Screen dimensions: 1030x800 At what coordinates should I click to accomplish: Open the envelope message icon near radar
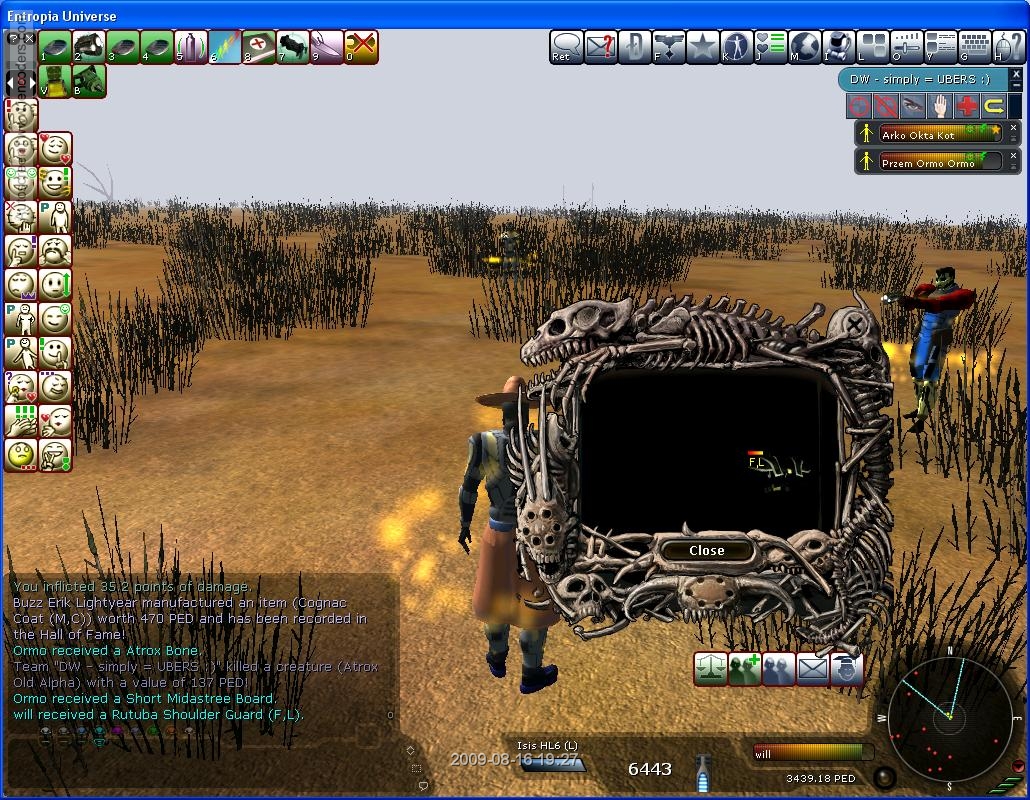tap(813, 669)
